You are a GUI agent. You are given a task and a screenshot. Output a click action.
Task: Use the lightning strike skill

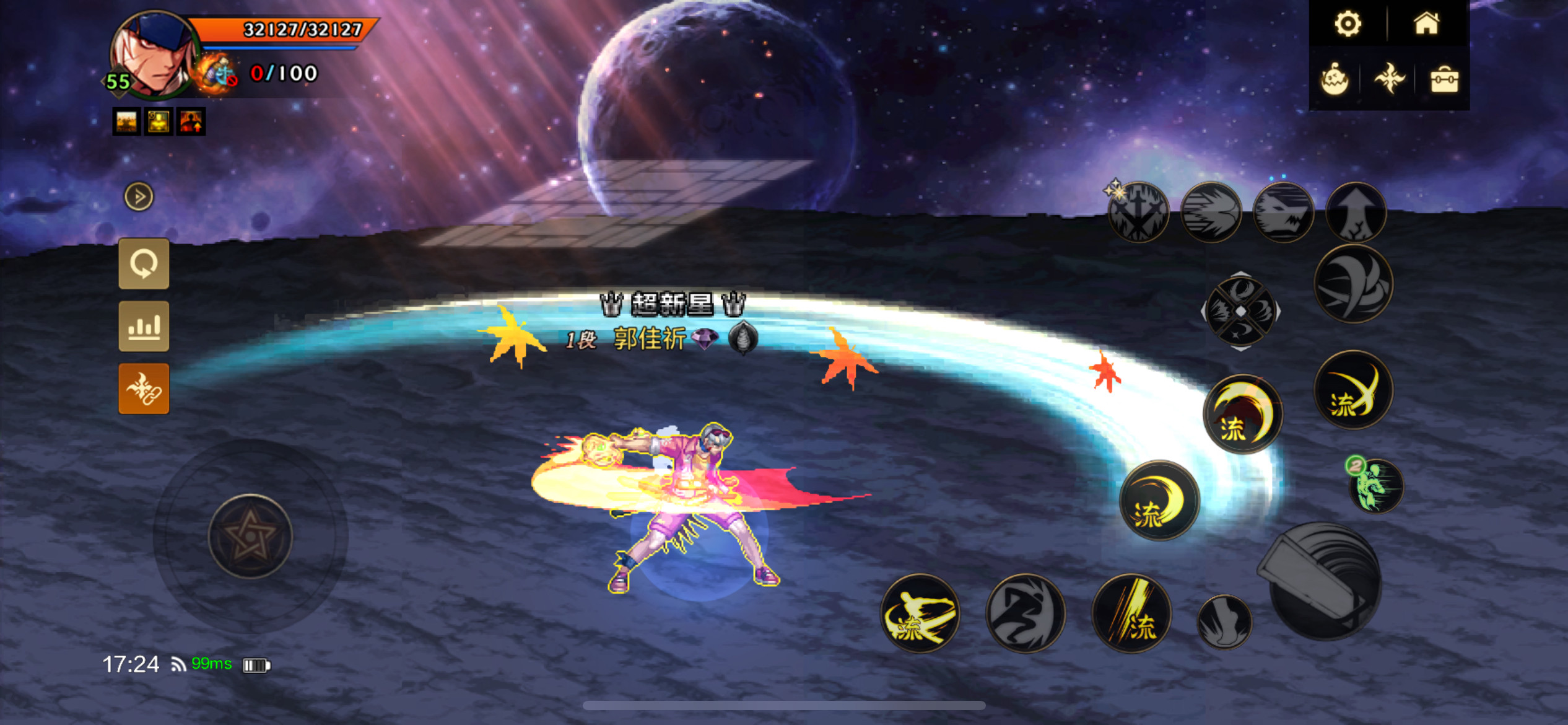tap(1131, 613)
